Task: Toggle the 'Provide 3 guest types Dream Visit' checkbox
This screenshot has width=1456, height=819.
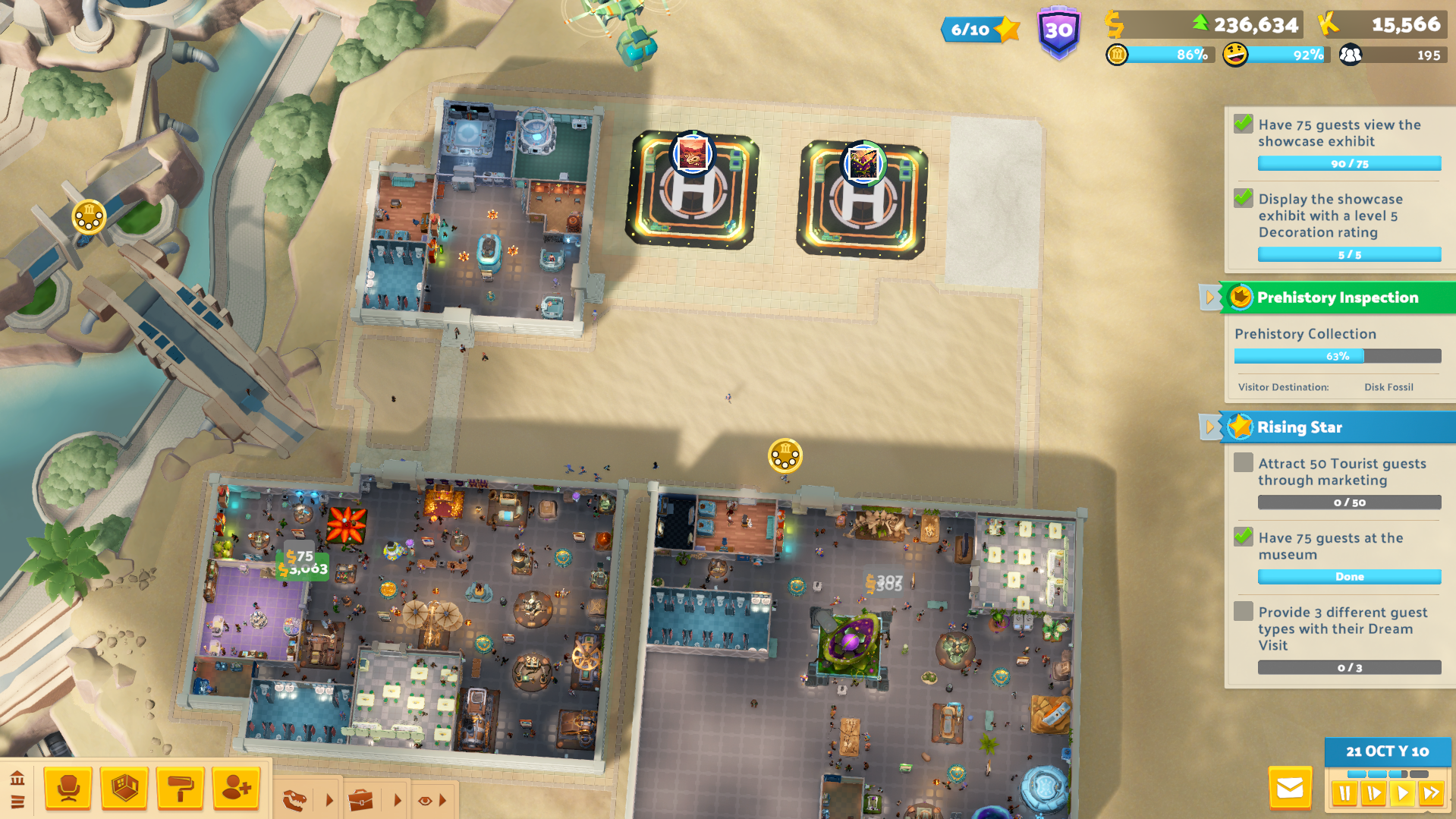Action: (1243, 611)
